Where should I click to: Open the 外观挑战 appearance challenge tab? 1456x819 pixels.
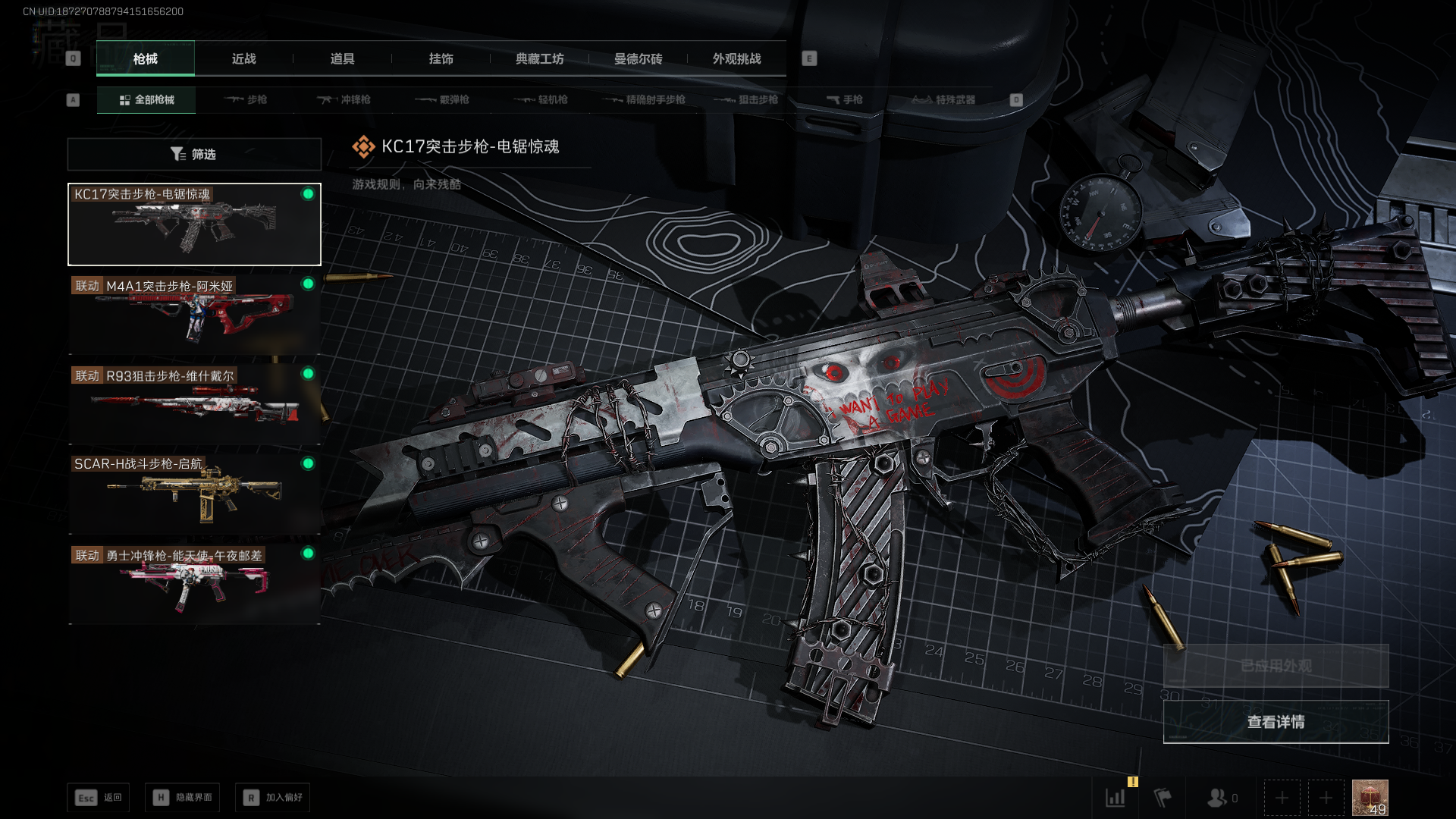736,59
